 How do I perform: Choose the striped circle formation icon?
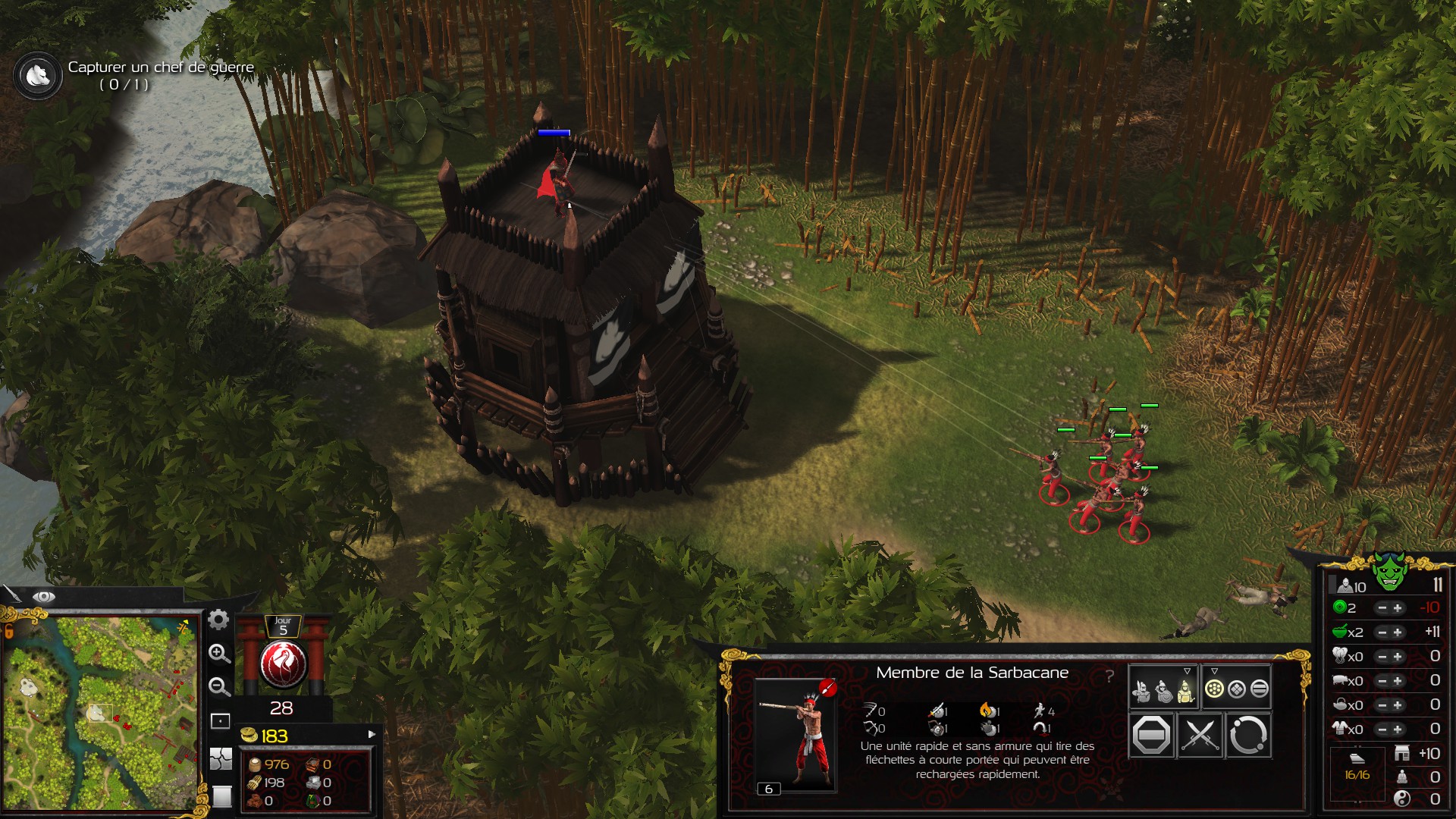click(1259, 689)
